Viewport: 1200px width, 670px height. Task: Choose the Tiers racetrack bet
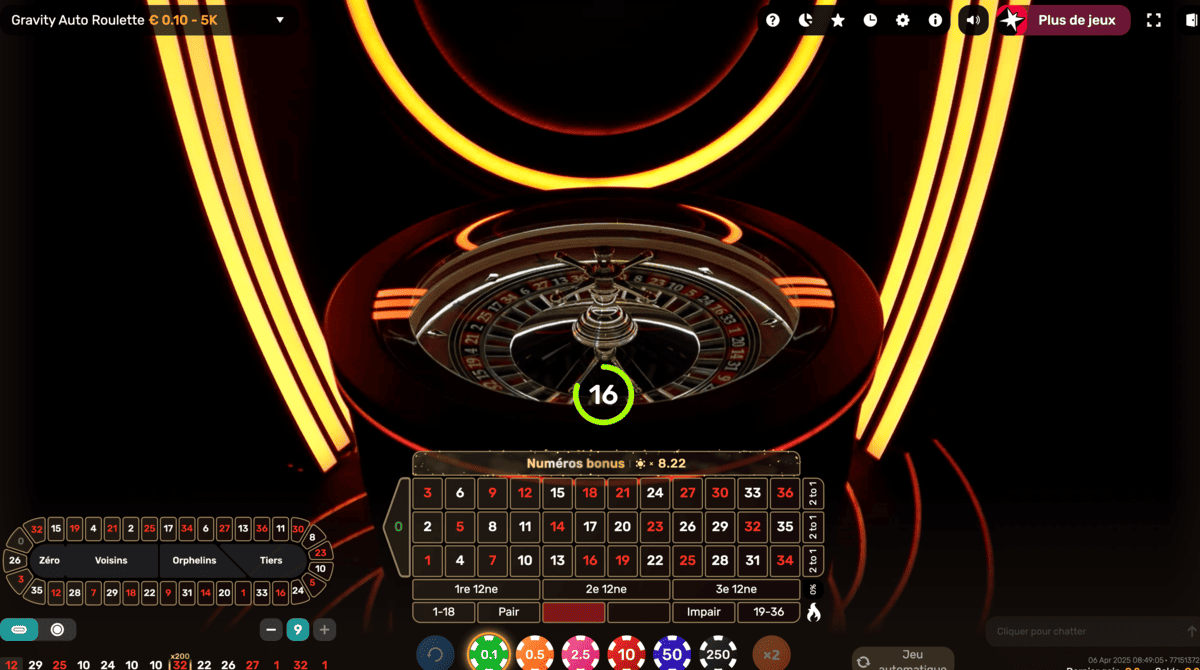click(270, 561)
